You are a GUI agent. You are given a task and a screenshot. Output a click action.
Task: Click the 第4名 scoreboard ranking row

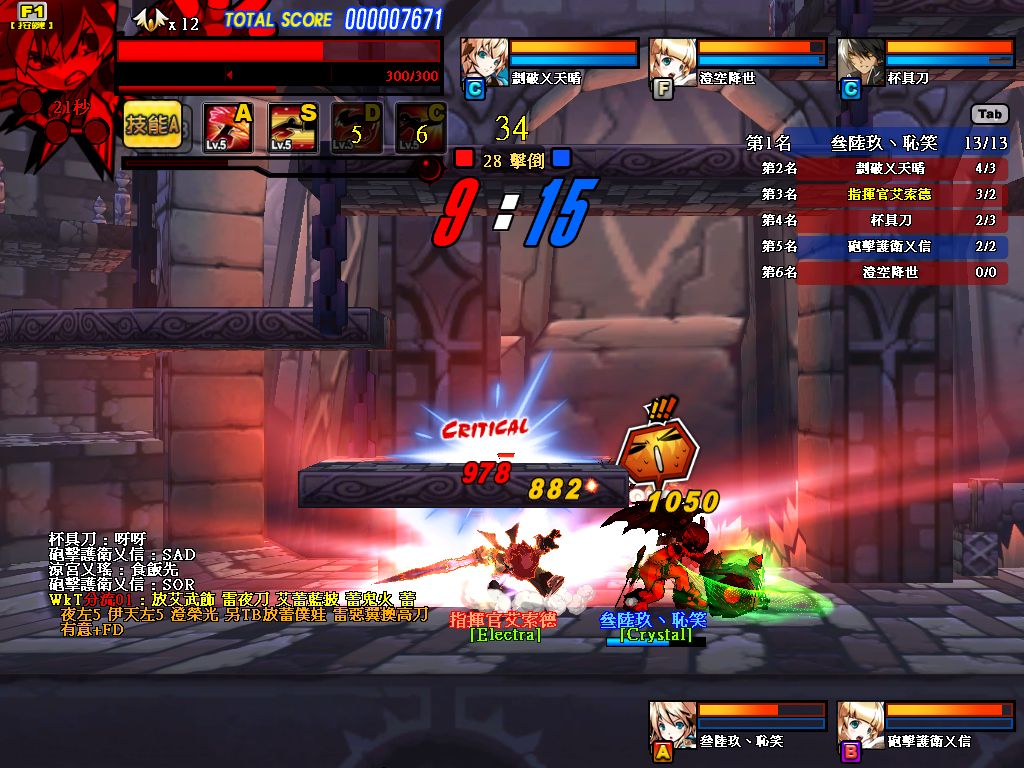(x=882, y=220)
